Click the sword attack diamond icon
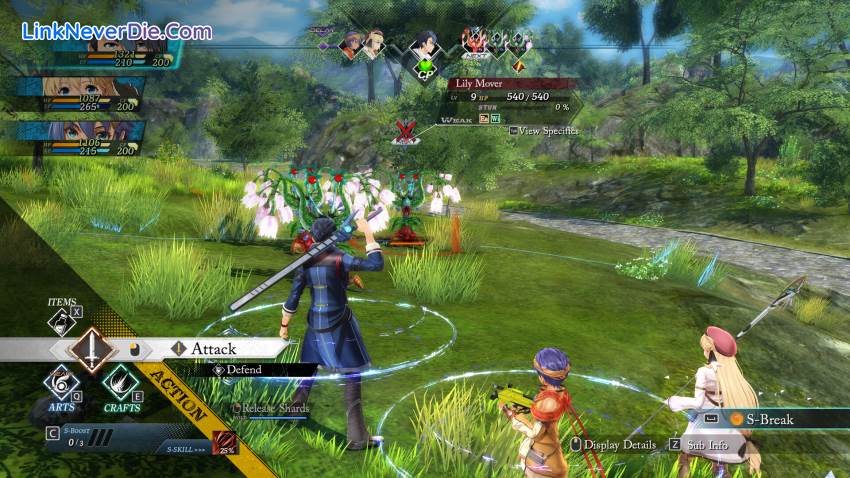Viewport: 850px width, 478px height. (x=91, y=350)
